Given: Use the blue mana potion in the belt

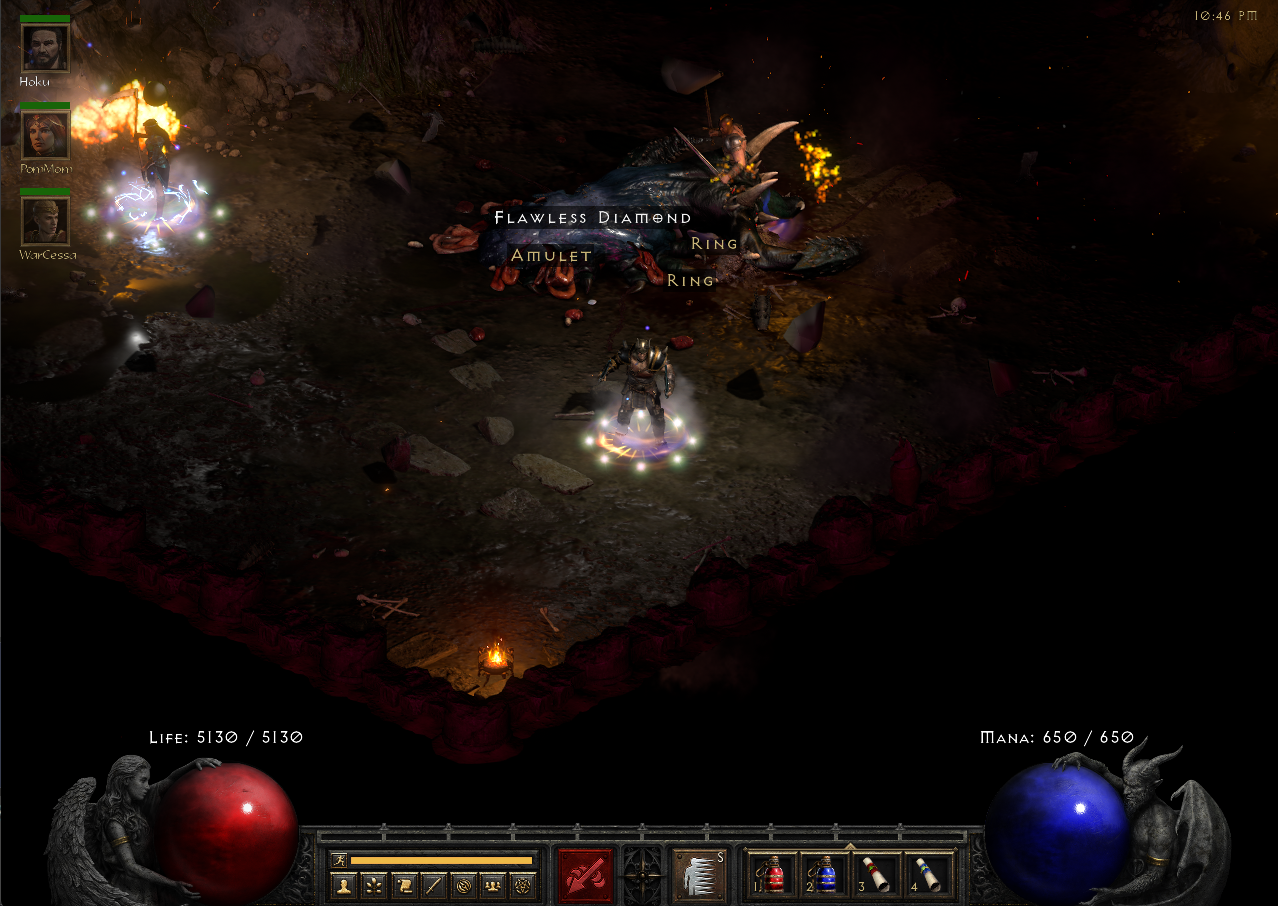Looking at the screenshot, I should 824,875.
